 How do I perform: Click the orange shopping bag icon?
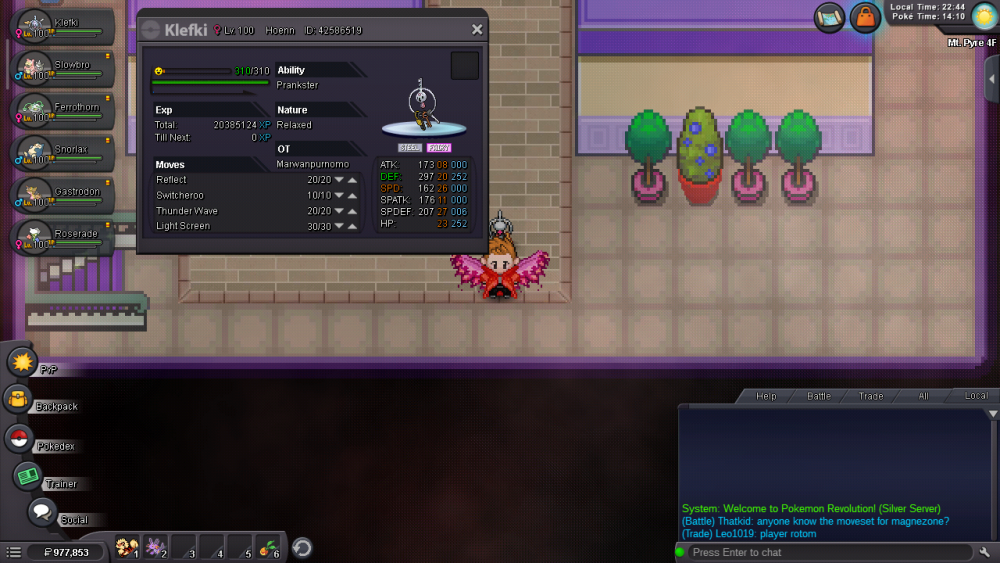point(865,17)
